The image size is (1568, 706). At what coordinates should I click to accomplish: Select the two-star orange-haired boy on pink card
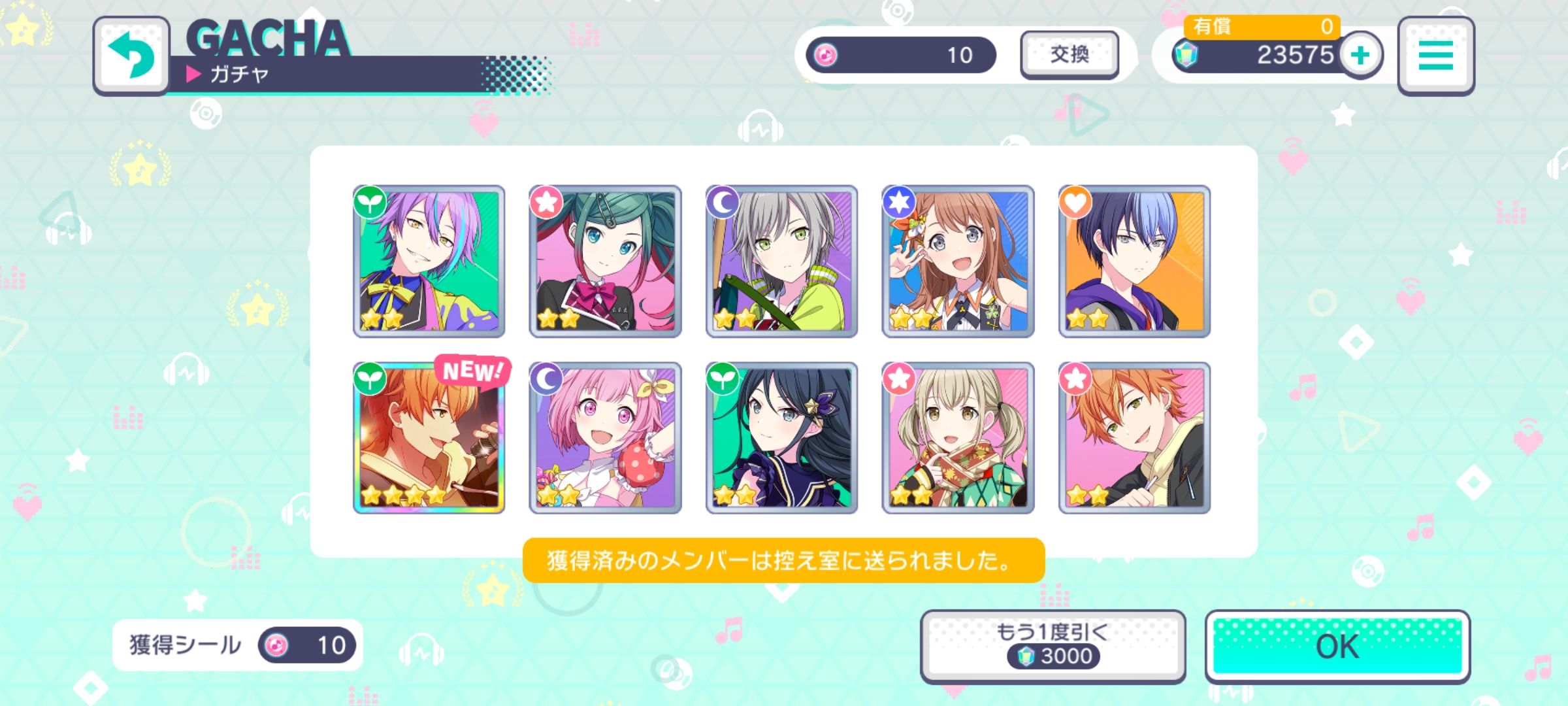click(1134, 438)
